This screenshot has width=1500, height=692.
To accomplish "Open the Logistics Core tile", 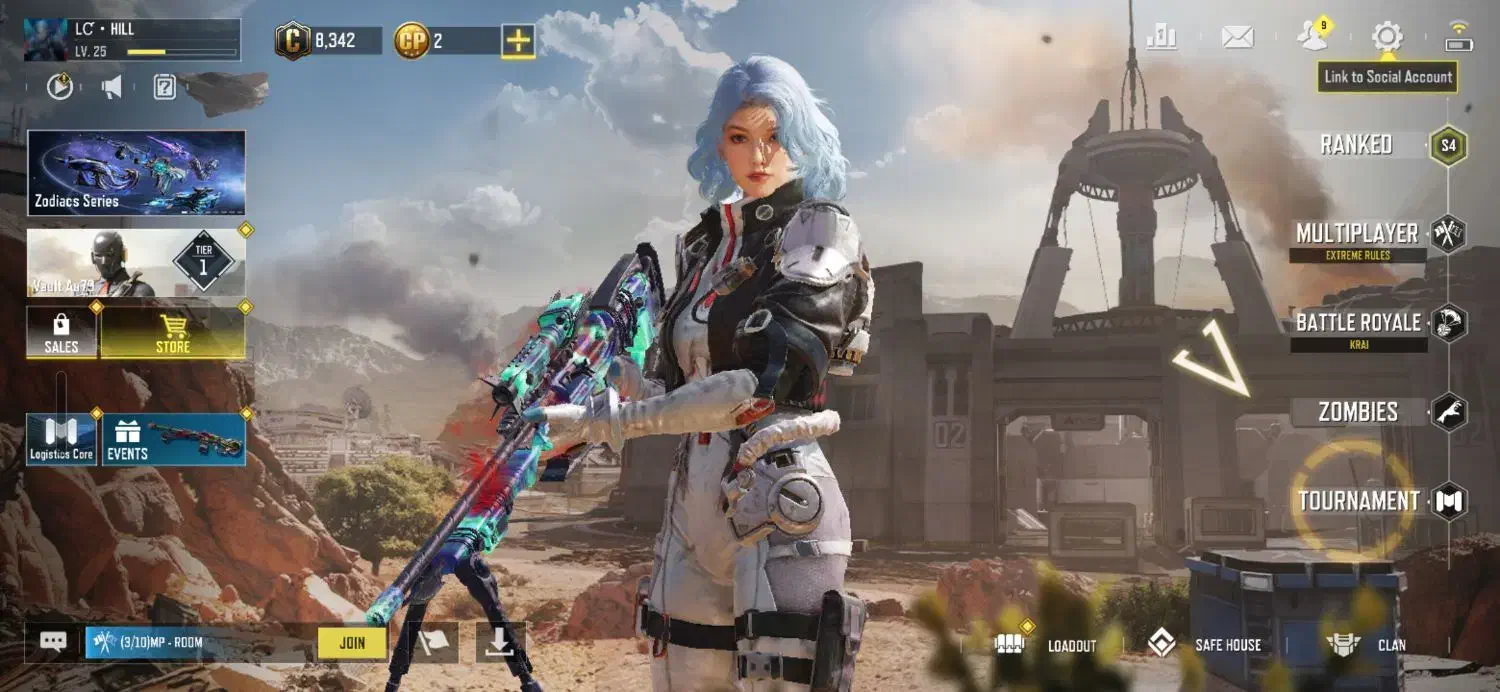I will click(61, 440).
